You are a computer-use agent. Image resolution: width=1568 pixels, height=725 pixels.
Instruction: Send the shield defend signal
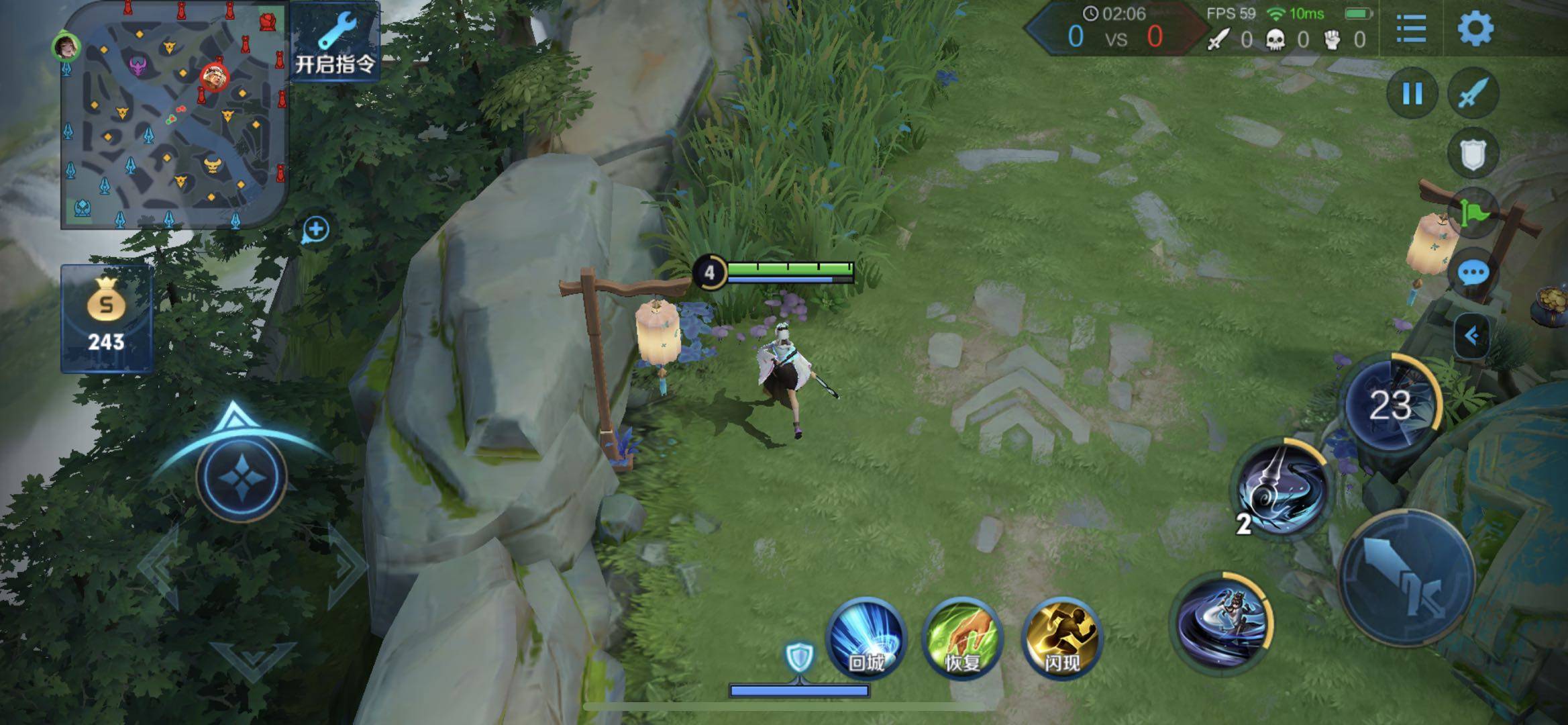pyautogui.click(x=1473, y=154)
